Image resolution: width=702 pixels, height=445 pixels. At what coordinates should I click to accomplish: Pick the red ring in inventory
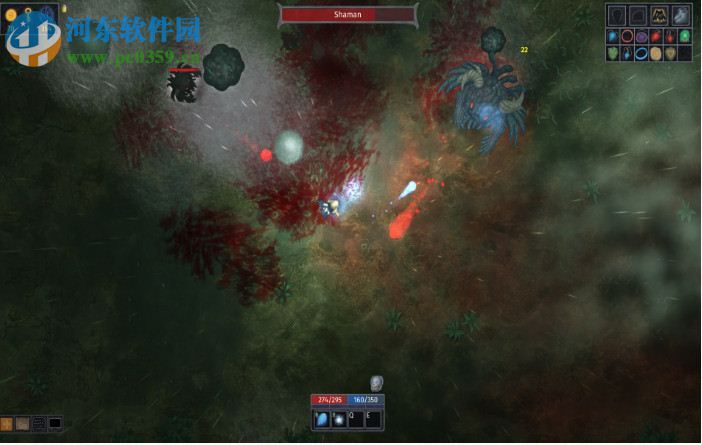point(627,36)
